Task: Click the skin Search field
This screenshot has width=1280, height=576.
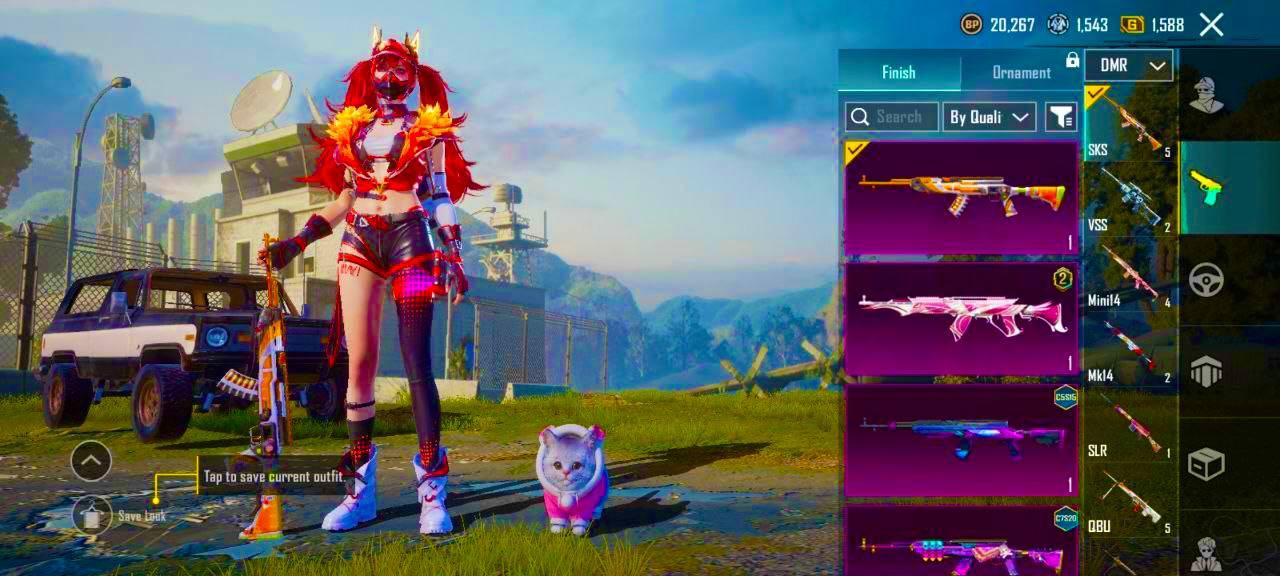Action: click(x=892, y=117)
